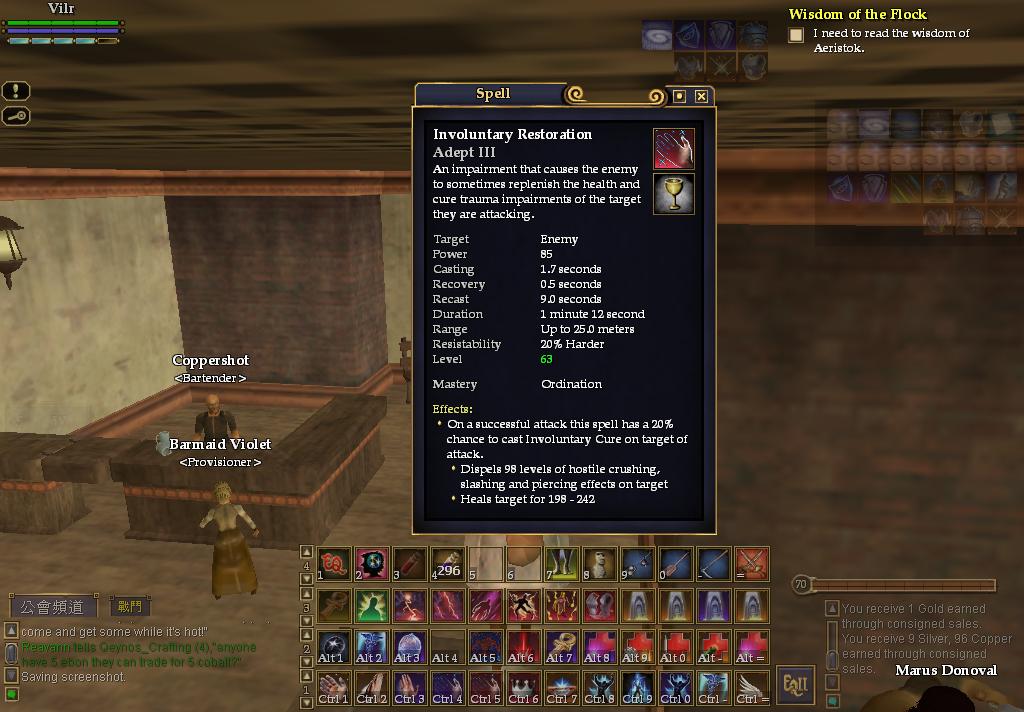Switch to the 戰鬥 chat tab
Screen dimensions: 1024x712
[130, 606]
